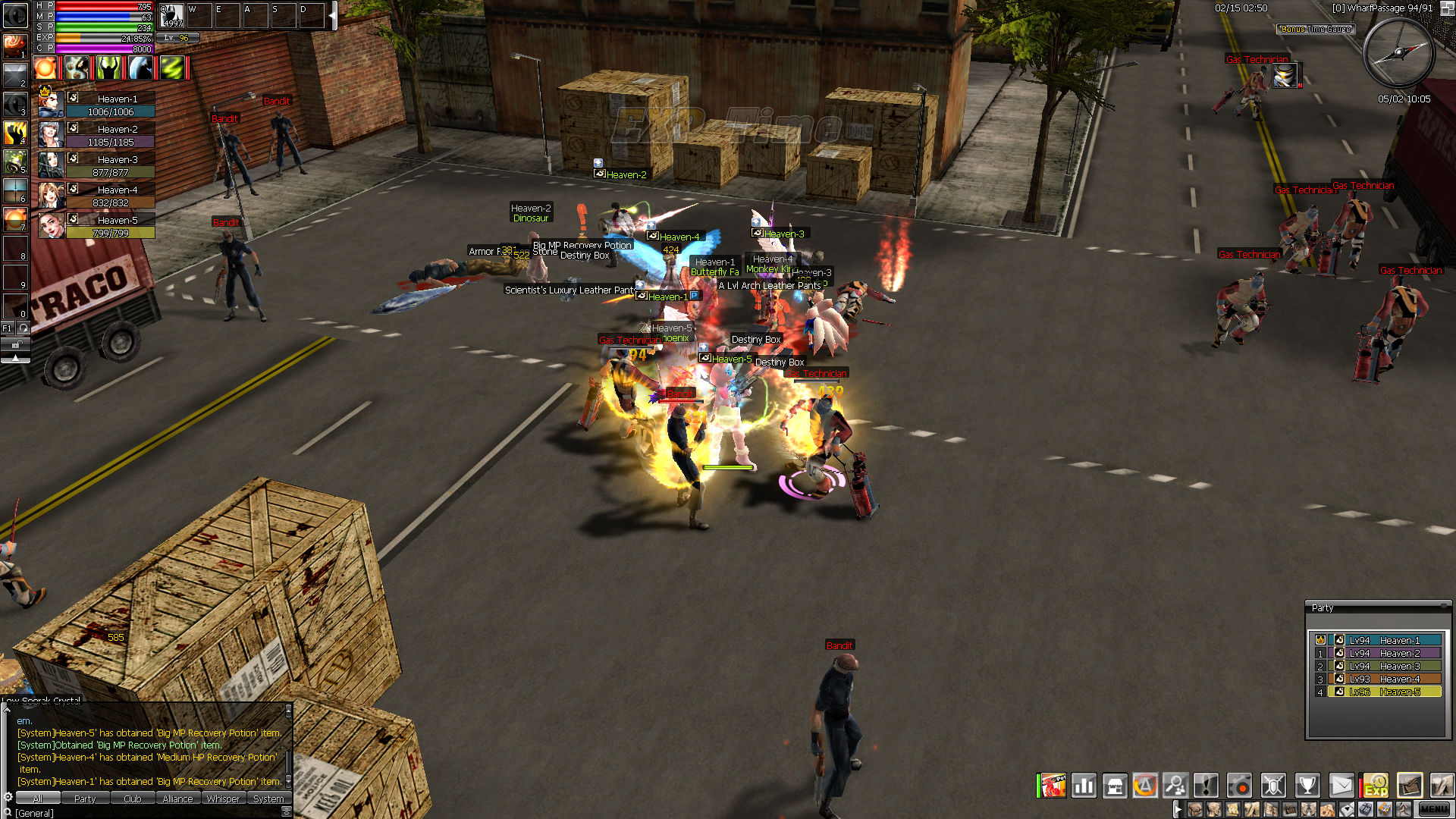Open the Pet window icon
1456x819 pixels.
click(x=1054, y=786)
